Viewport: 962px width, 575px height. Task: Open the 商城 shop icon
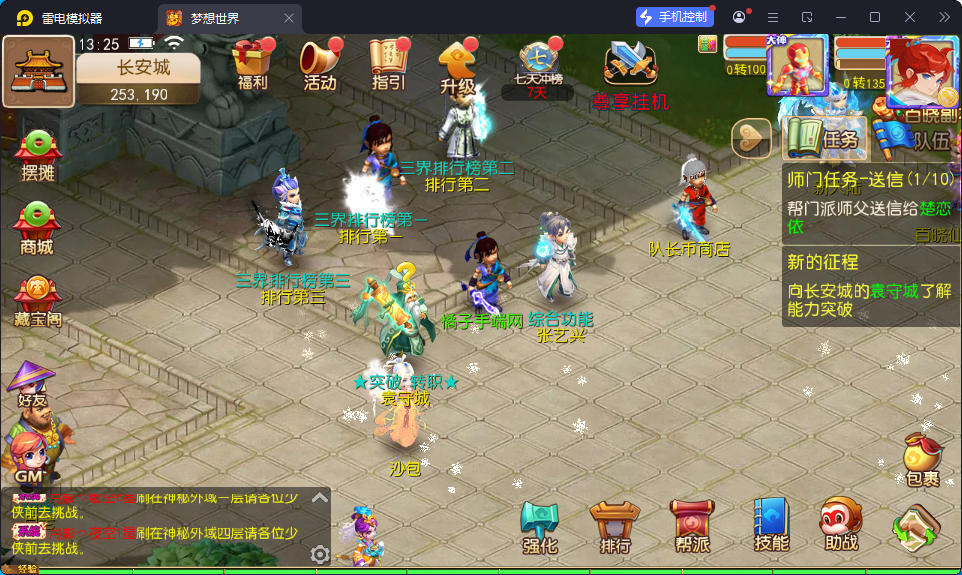[37, 229]
